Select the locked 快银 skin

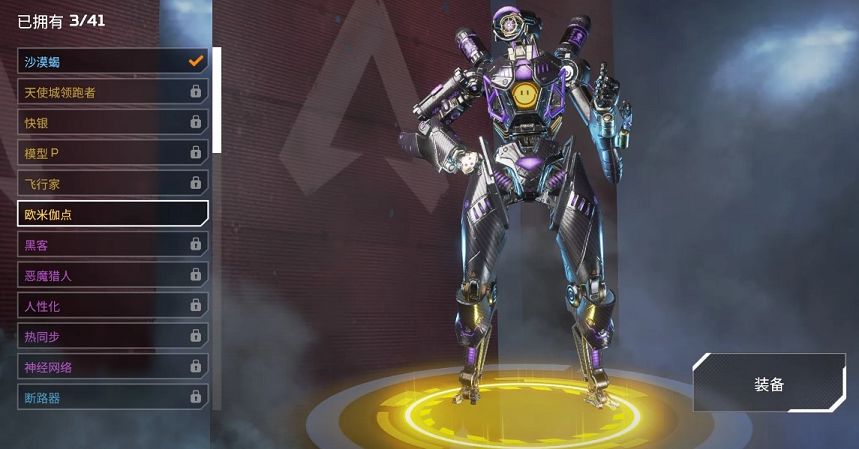pos(112,122)
